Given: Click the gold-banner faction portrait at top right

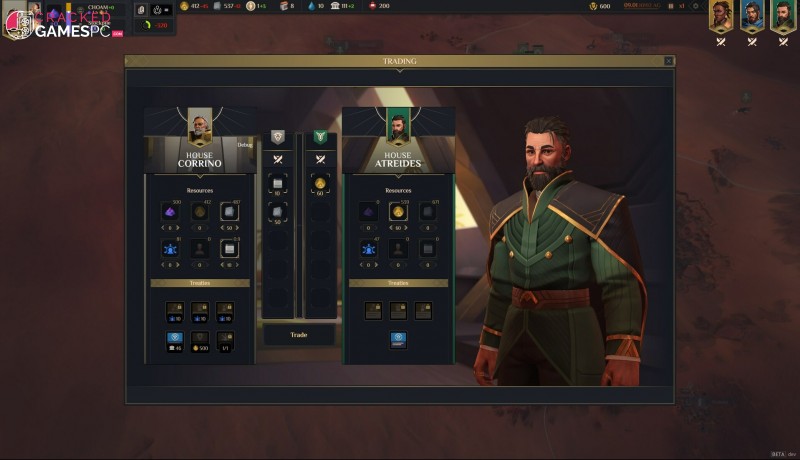Looking at the screenshot, I should pos(721,16).
